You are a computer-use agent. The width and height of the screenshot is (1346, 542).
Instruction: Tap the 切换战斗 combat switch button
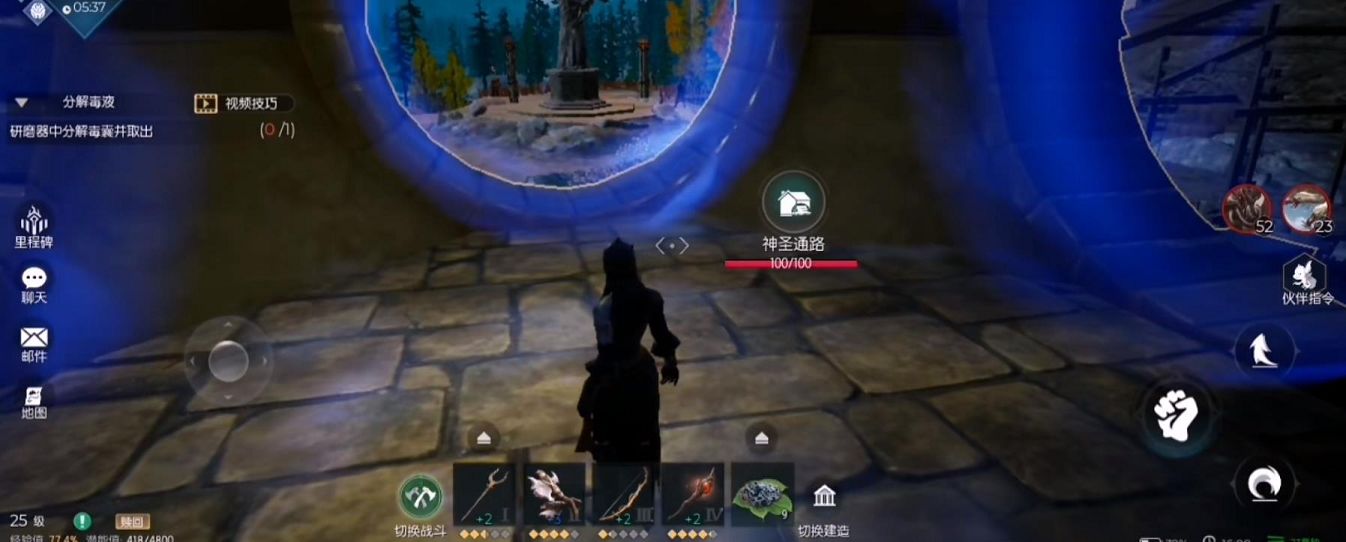(421, 497)
